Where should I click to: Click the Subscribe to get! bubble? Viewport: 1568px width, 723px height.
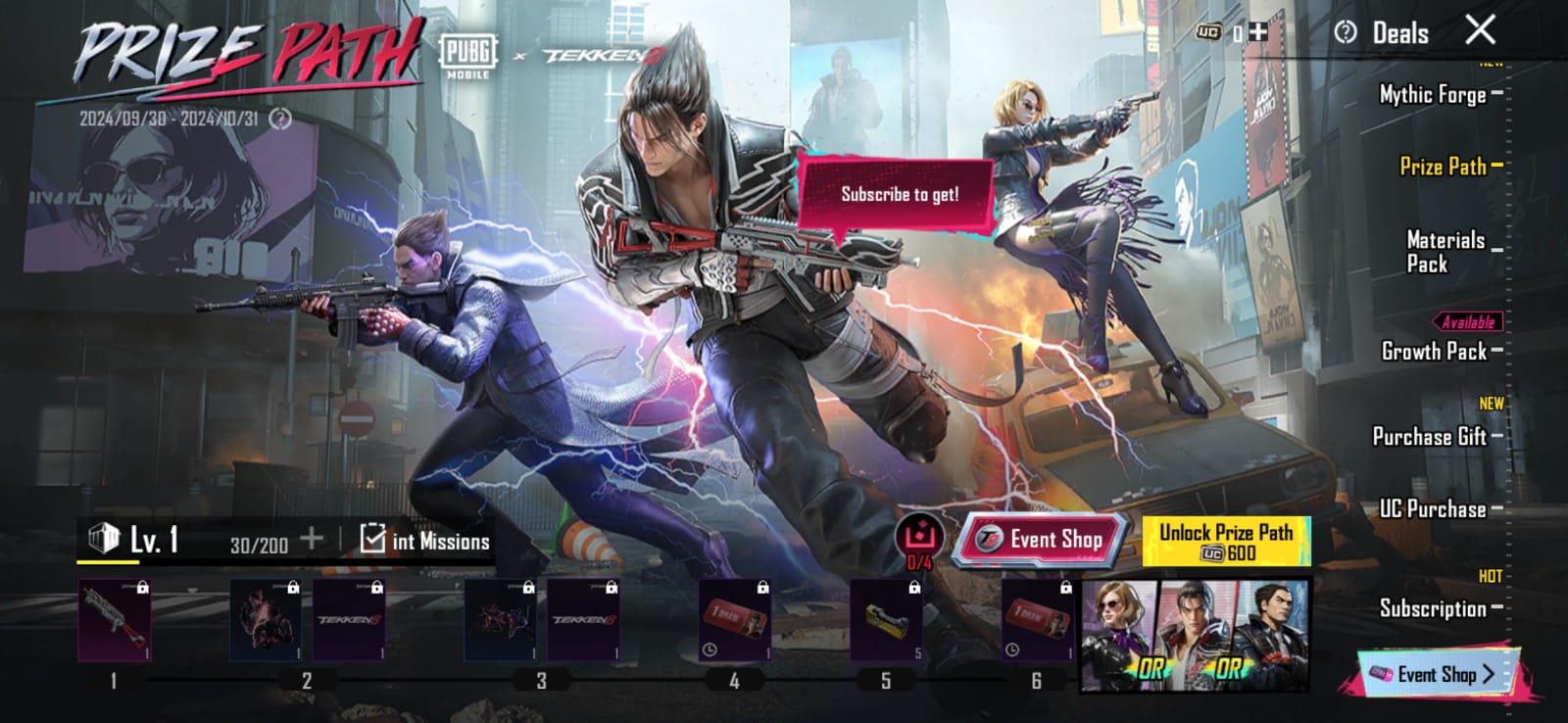click(x=902, y=193)
